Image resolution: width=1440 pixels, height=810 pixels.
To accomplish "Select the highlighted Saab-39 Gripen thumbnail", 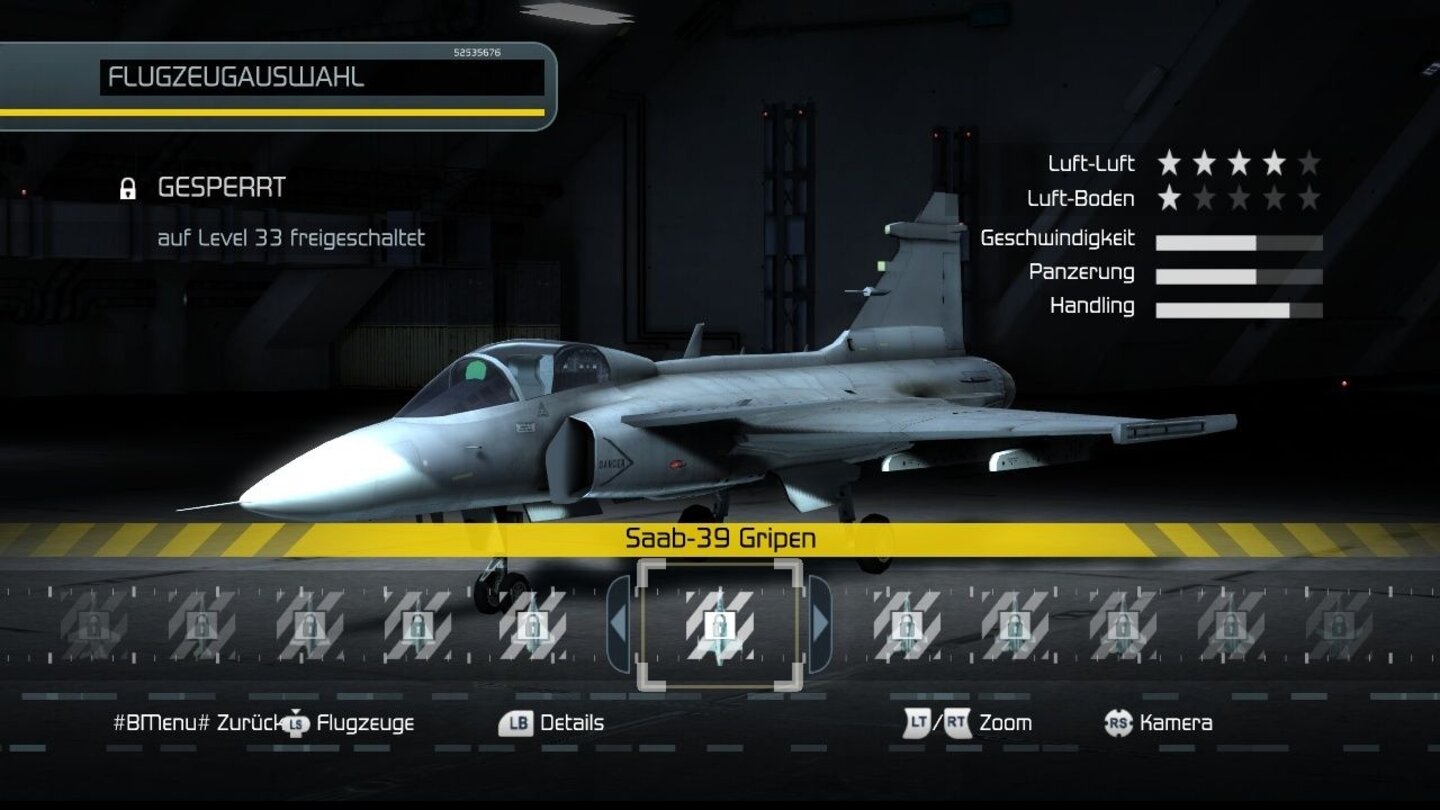I will pyautogui.click(x=722, y=627).
